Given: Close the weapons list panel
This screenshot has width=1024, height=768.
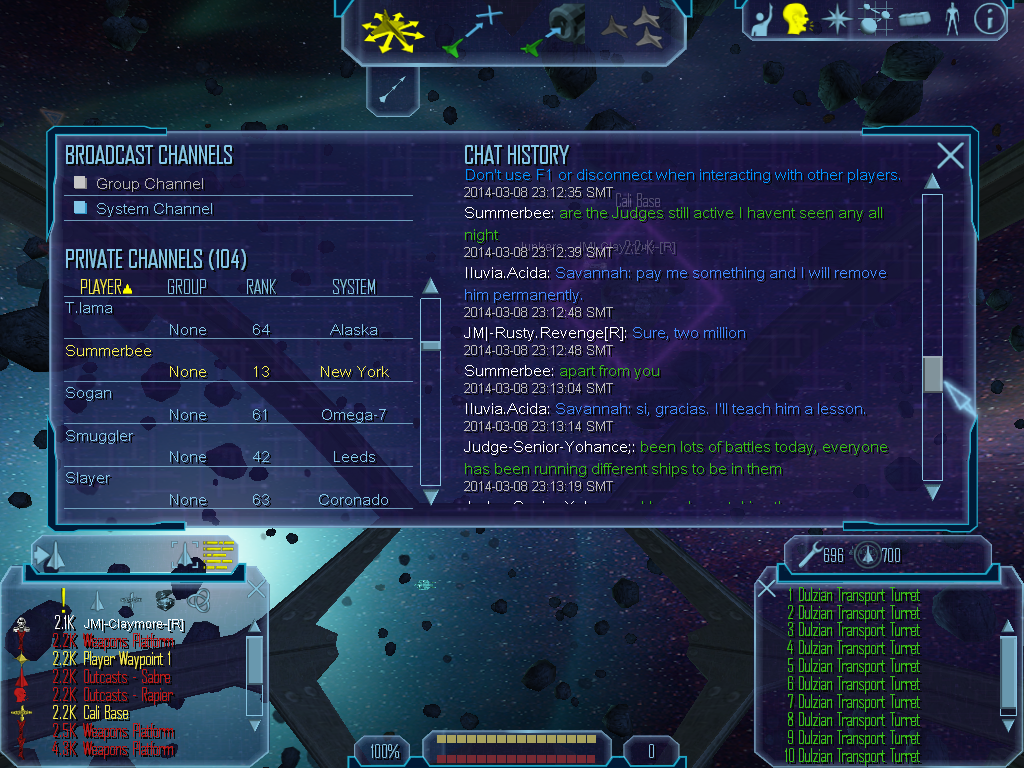Looking at the screenshot, I should point(767,589).
